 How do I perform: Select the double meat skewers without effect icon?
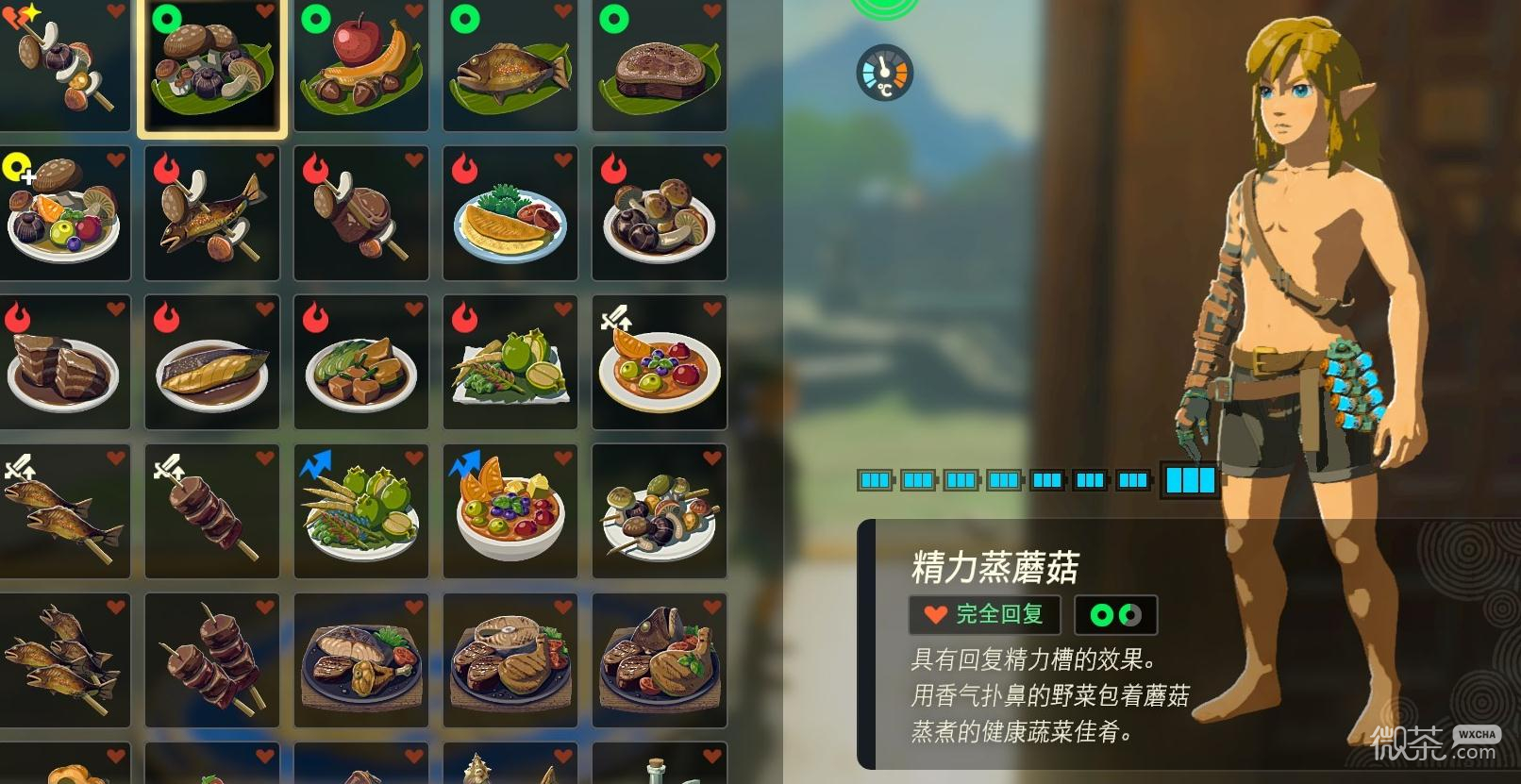(x=212, y=660)
